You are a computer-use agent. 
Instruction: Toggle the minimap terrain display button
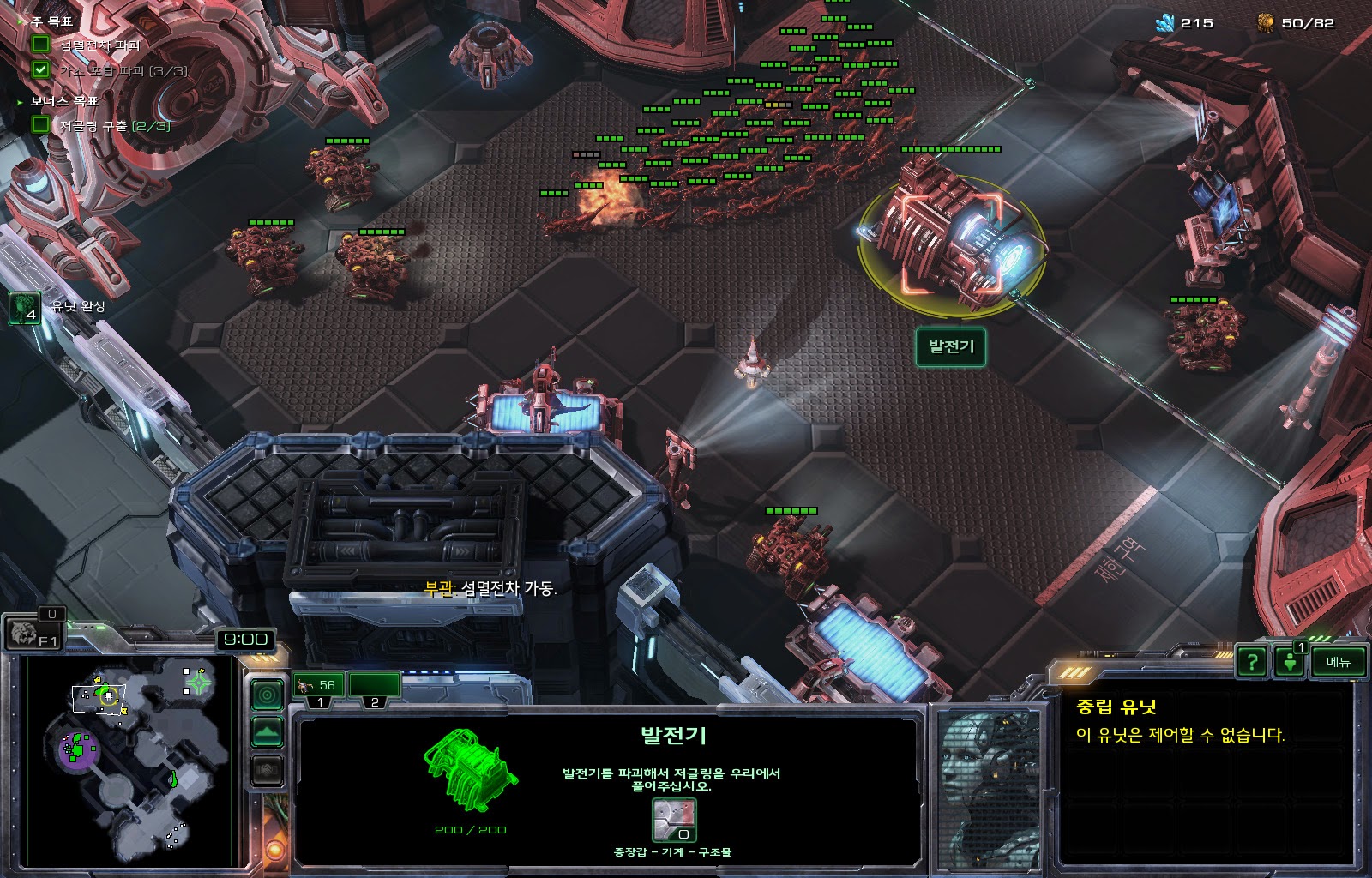click(x=267, y=732)
